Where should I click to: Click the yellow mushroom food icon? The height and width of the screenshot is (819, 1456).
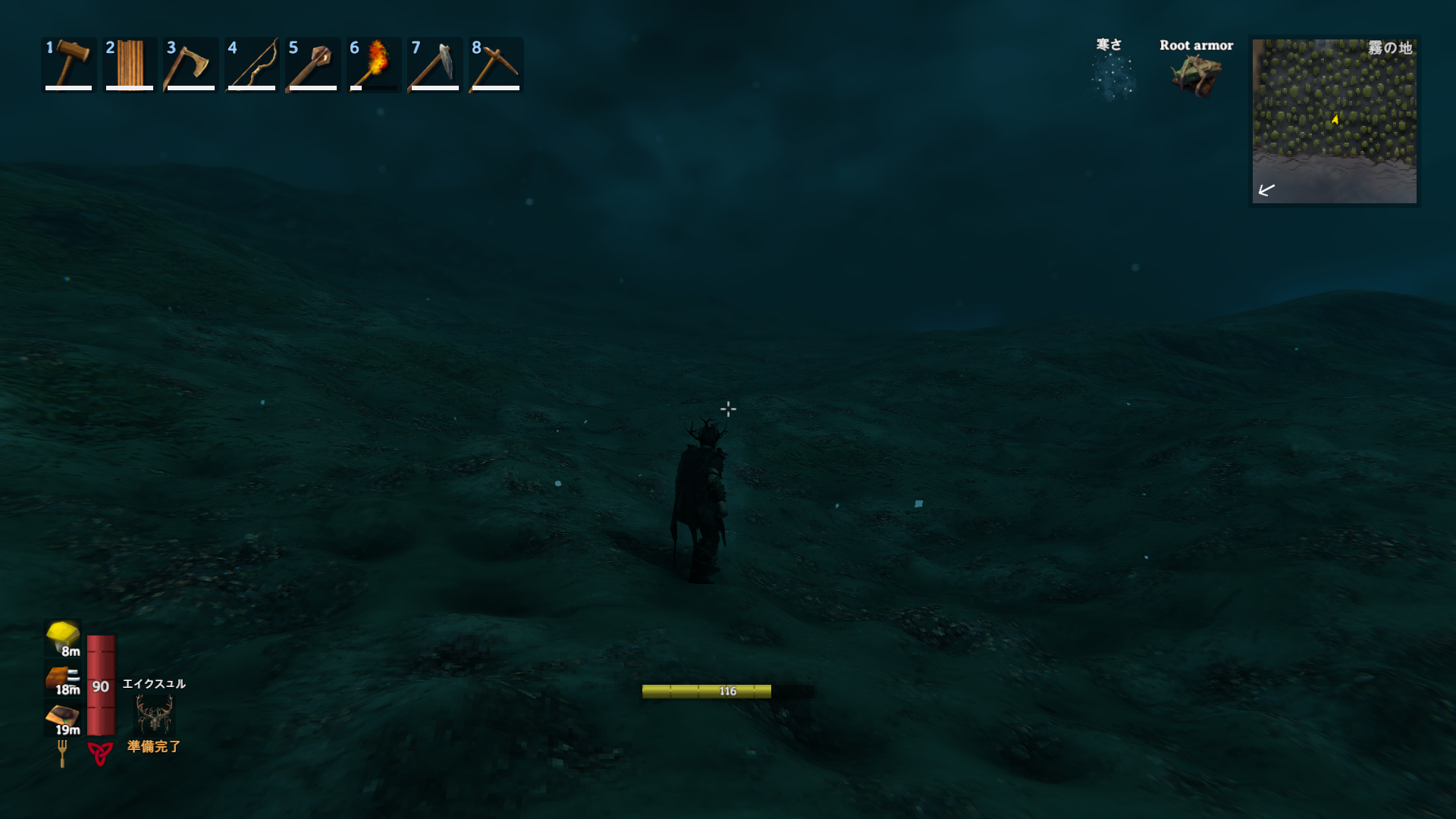62,636
